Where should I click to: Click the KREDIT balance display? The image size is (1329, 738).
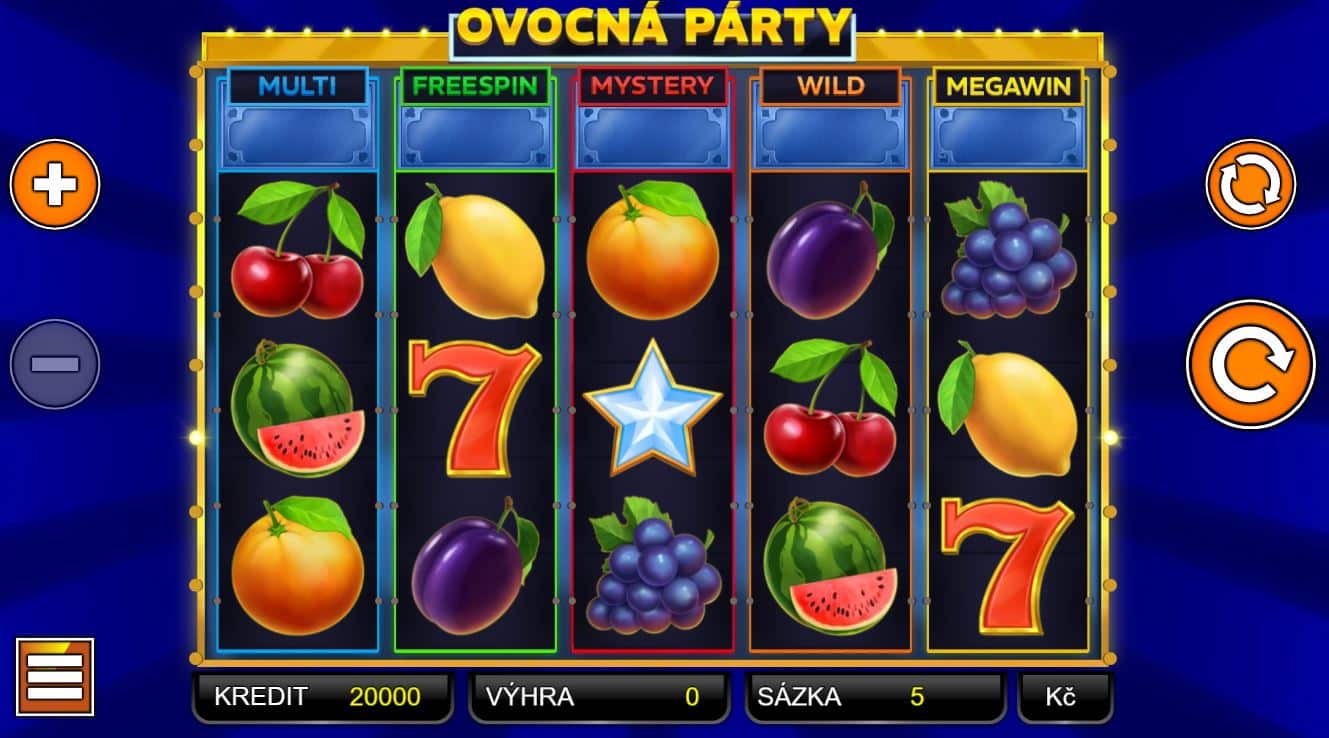(x=320, y=696)
